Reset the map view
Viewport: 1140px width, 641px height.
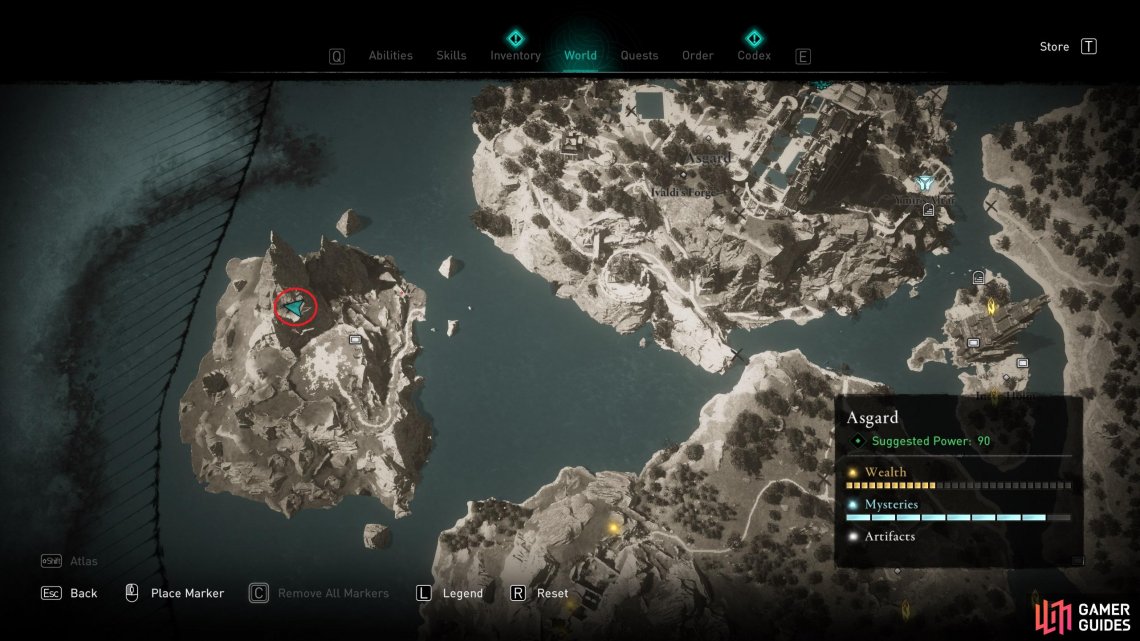click(x=552, y=593)
